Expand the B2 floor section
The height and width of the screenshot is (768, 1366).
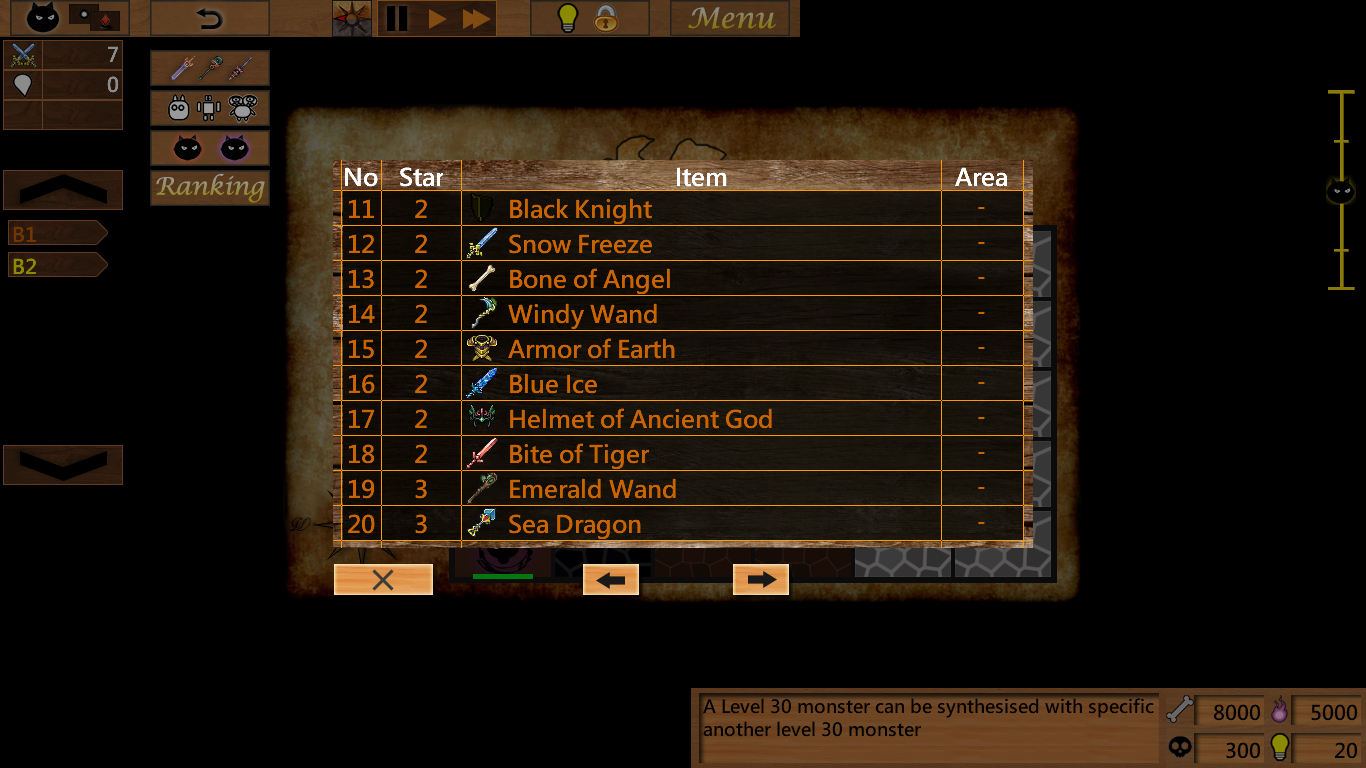55,265
